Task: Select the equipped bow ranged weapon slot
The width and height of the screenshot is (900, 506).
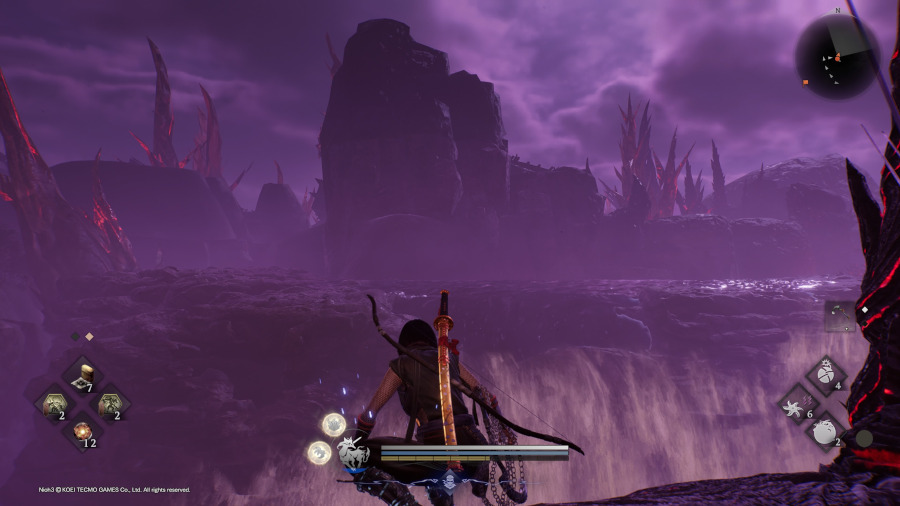Action: tap(839, 317)
